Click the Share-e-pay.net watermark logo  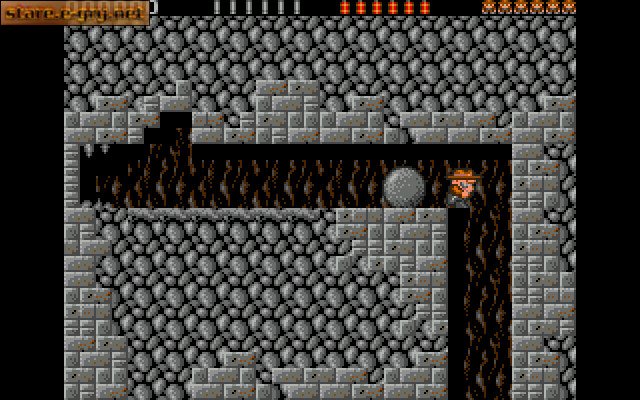[x=74, y=12]
